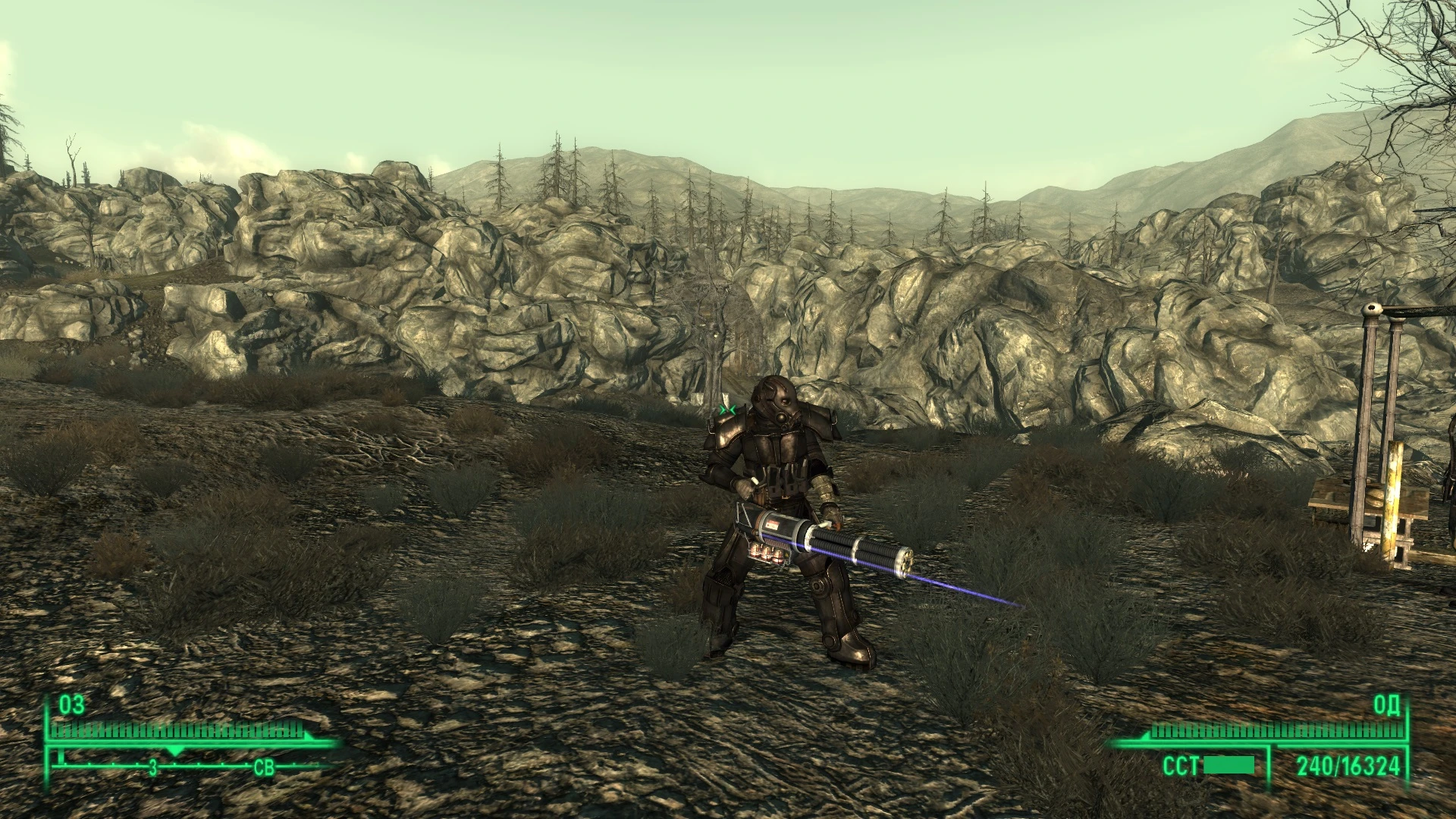Click the green crosshair reticle
The image size is (1456, 819).
729,409
